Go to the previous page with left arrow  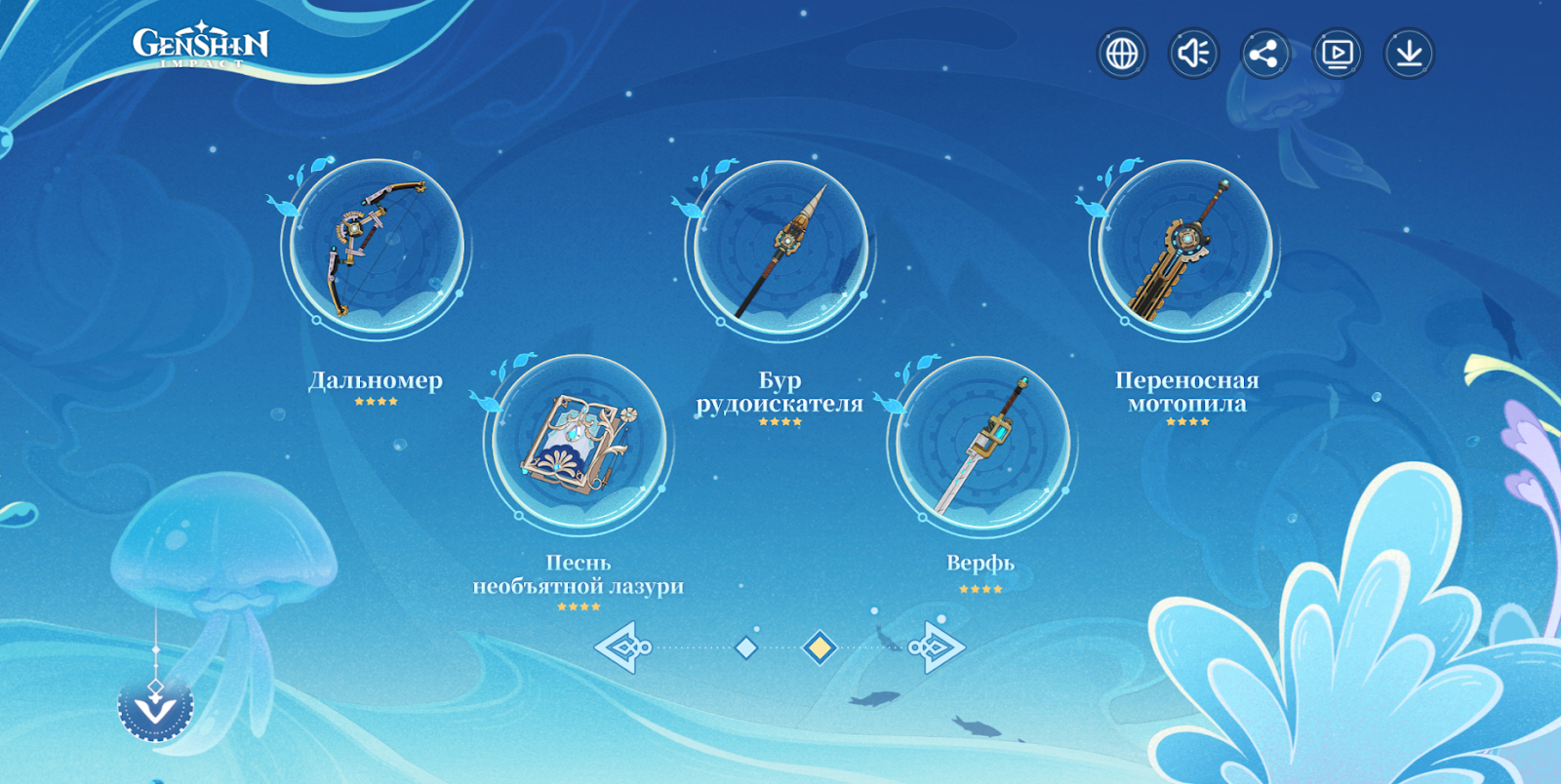coord(622,647)
